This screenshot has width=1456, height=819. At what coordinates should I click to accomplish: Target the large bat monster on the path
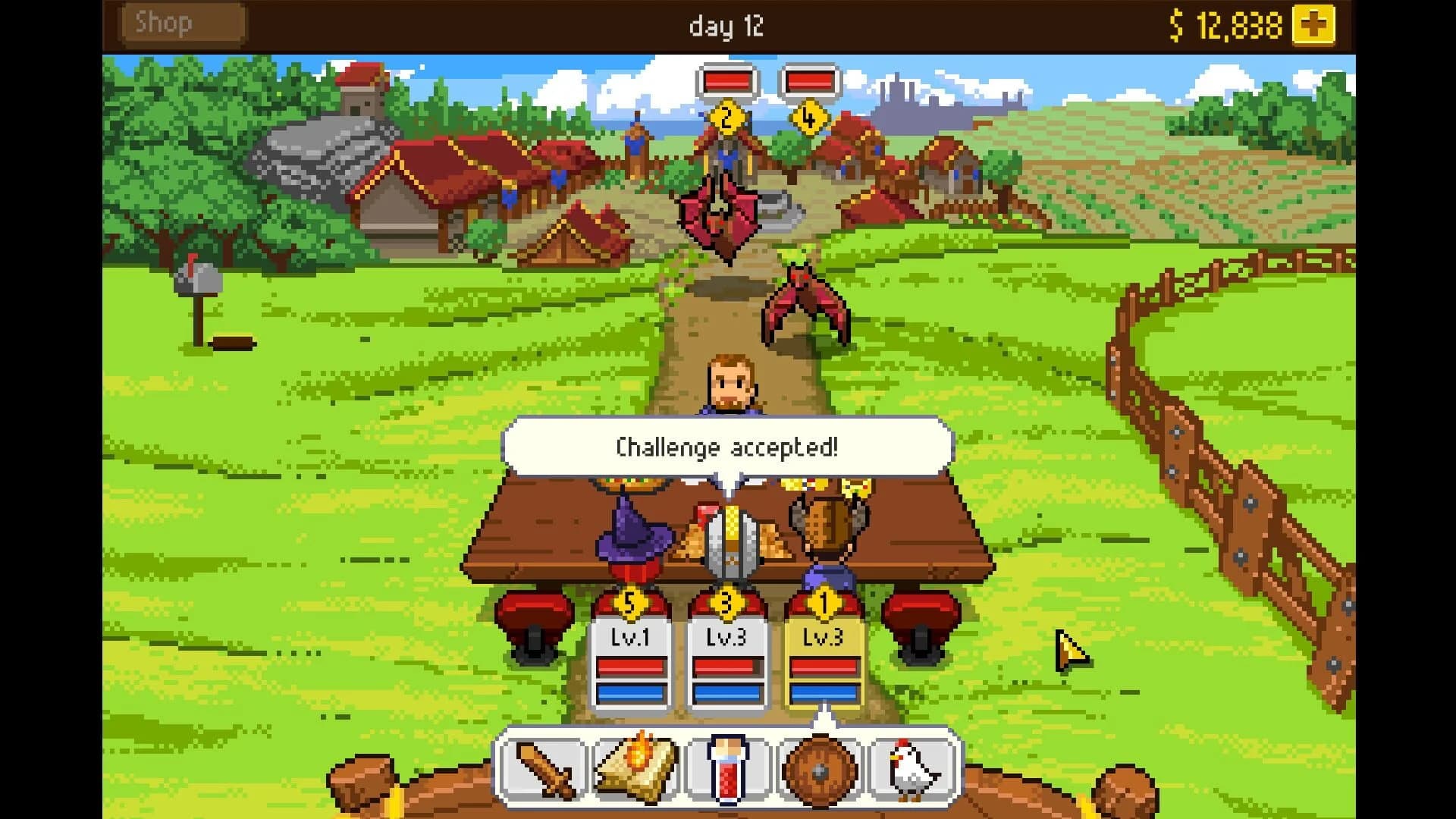coord(720,214)
